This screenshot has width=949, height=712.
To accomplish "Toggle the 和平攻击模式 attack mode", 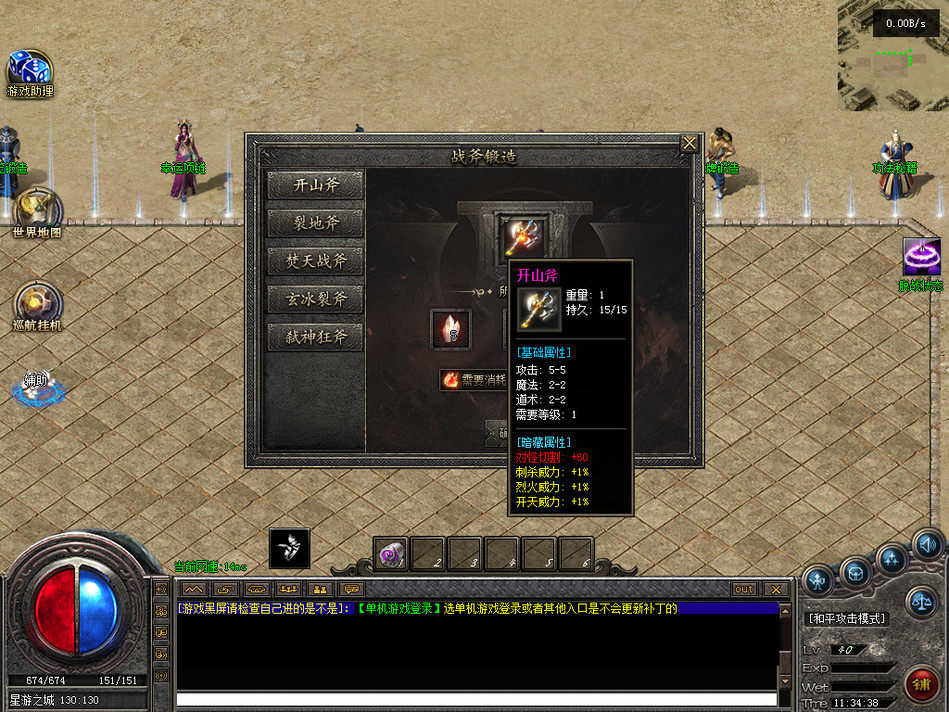I will (846, 619).
